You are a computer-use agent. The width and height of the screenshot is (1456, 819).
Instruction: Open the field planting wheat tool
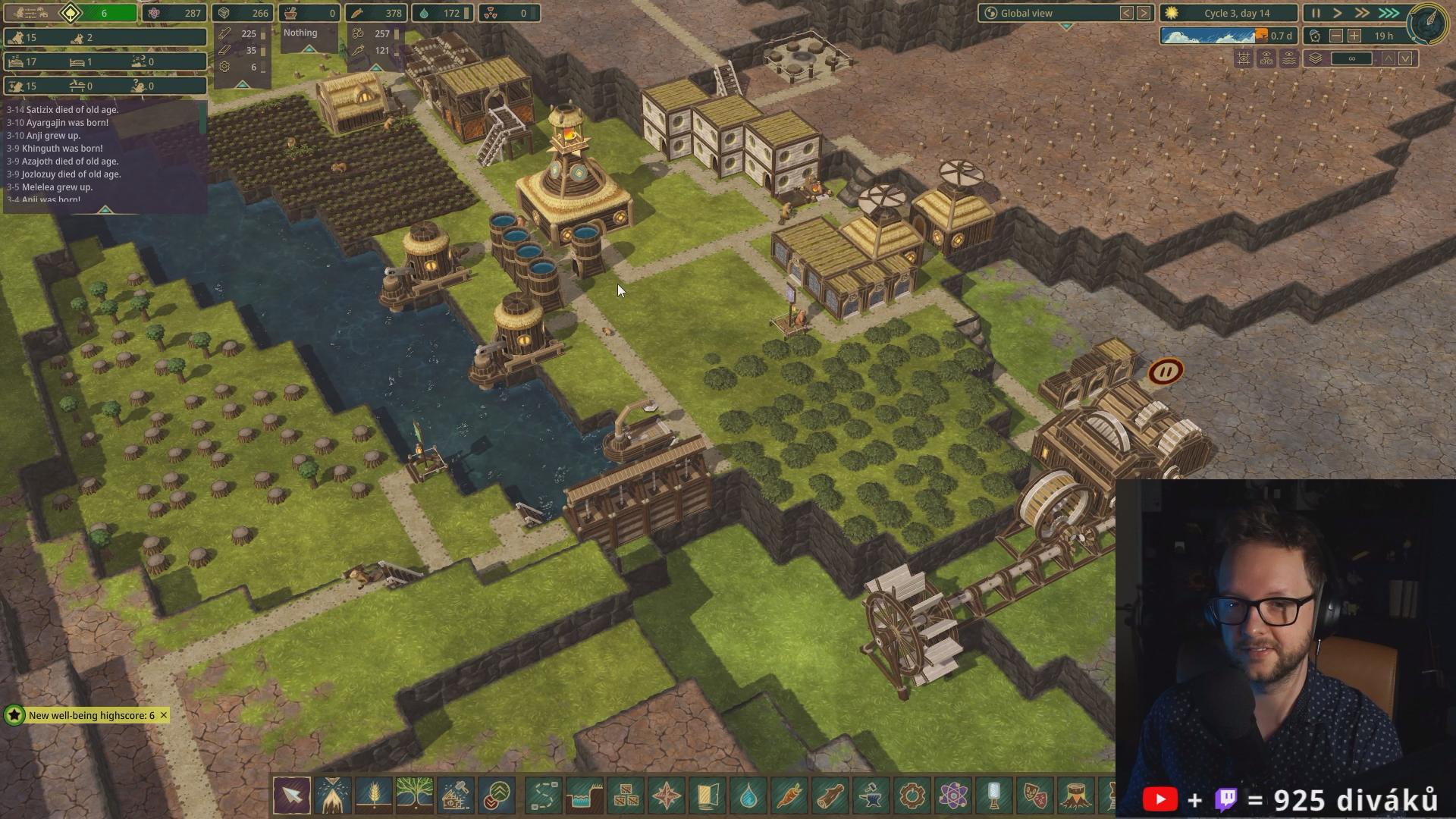coord(374,795)
